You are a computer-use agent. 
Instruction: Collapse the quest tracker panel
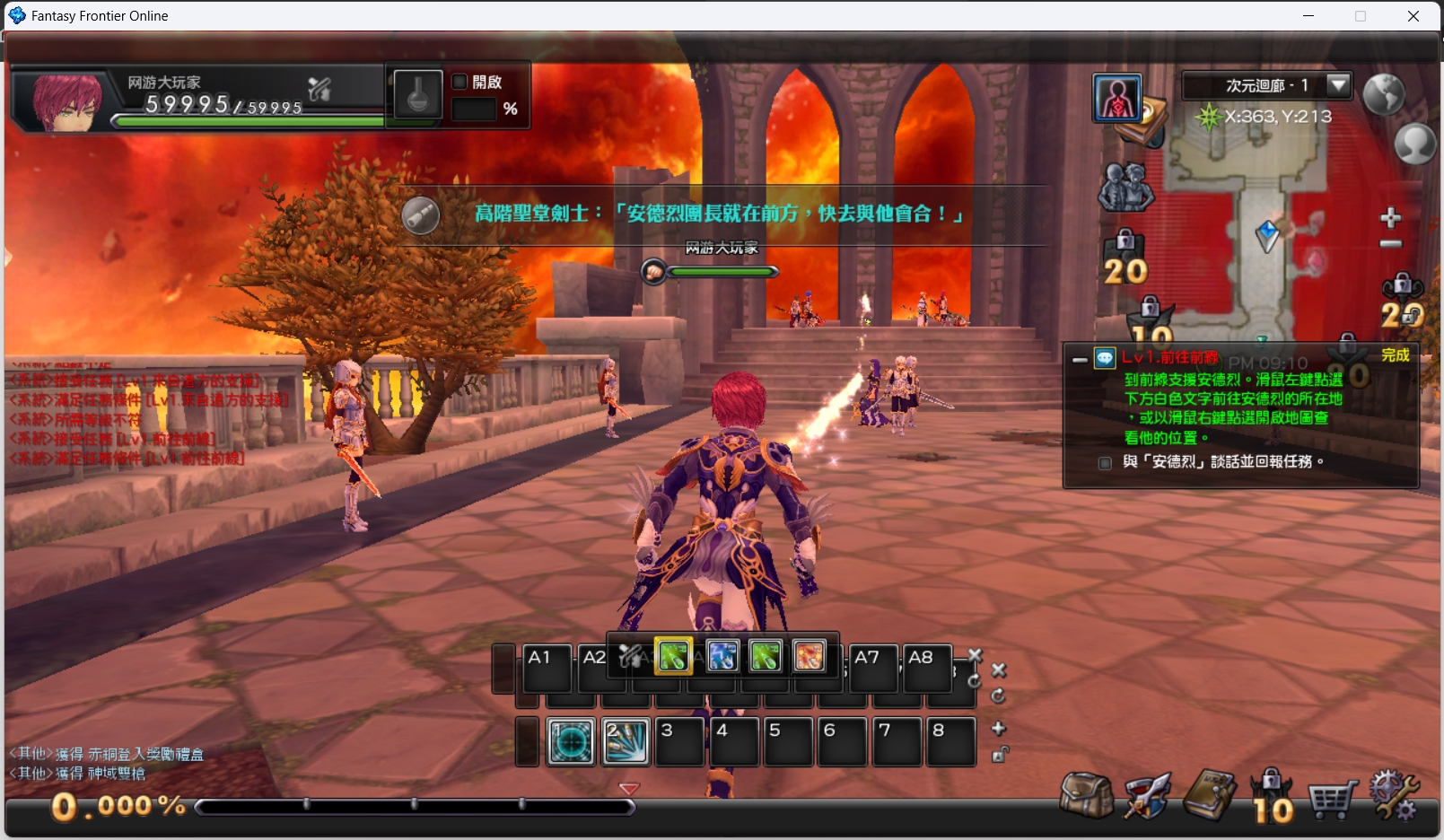coord(1080,360)
